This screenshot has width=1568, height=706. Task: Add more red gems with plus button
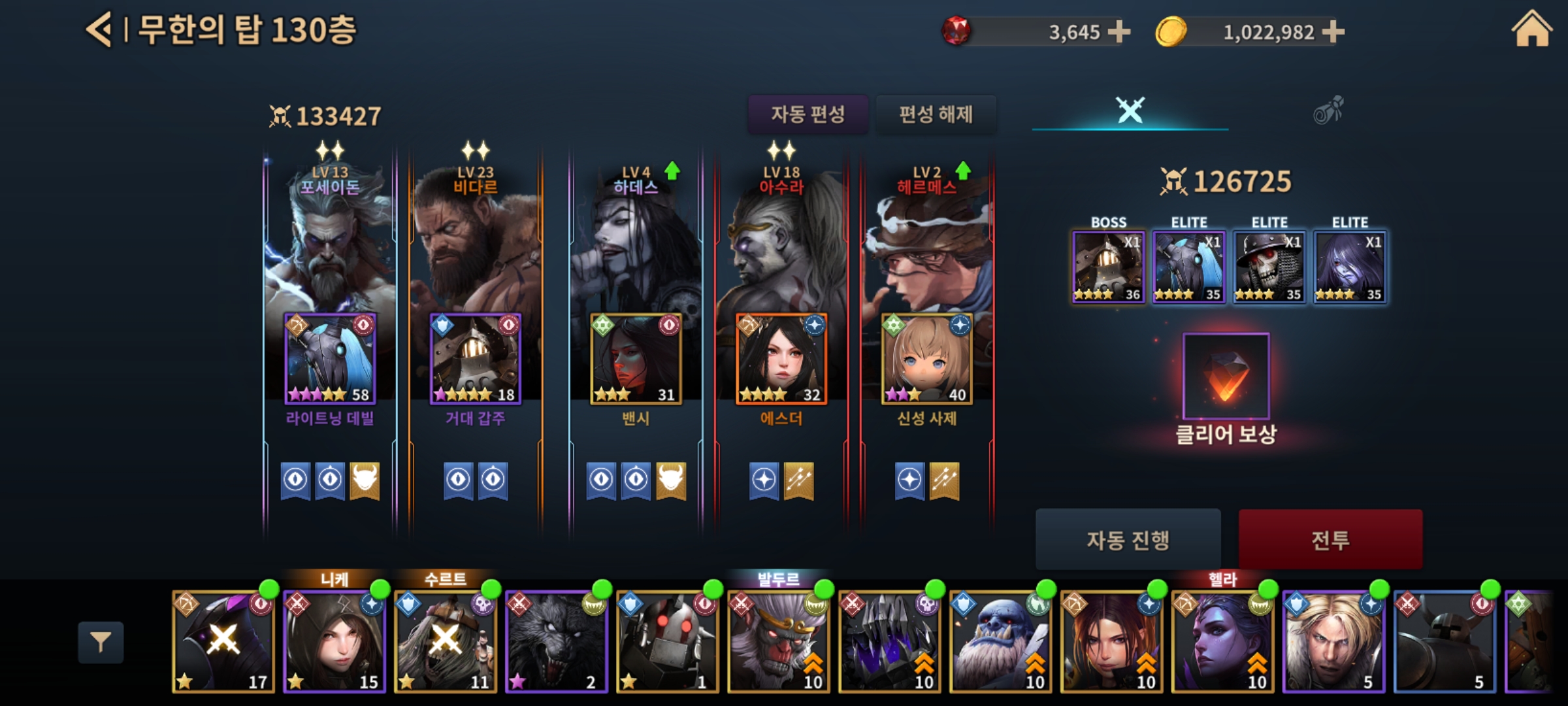click(x=1119, y=31)
